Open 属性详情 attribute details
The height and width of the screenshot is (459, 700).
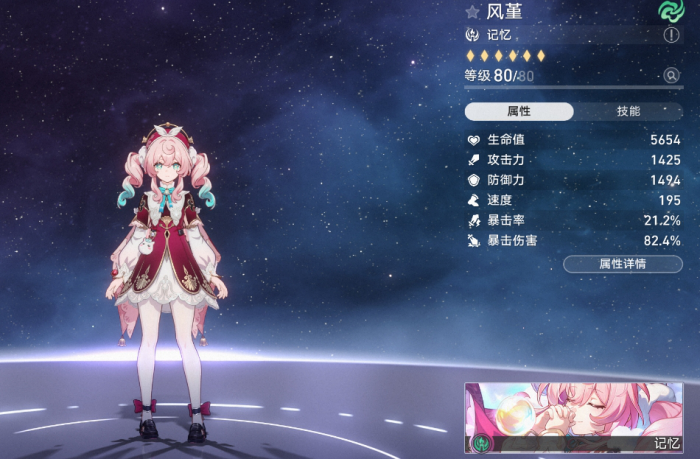(622, 264)
